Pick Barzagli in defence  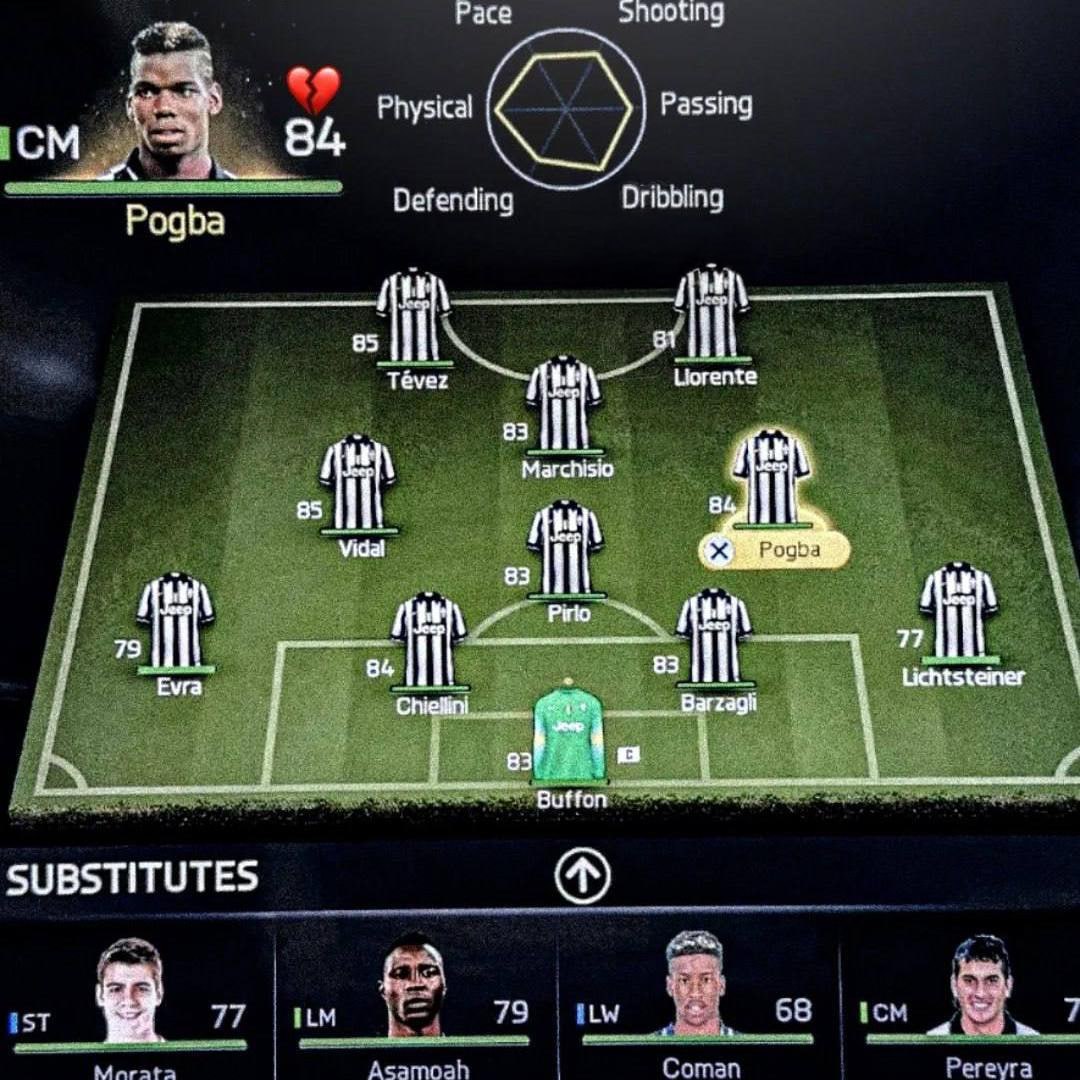click(713, 636)
